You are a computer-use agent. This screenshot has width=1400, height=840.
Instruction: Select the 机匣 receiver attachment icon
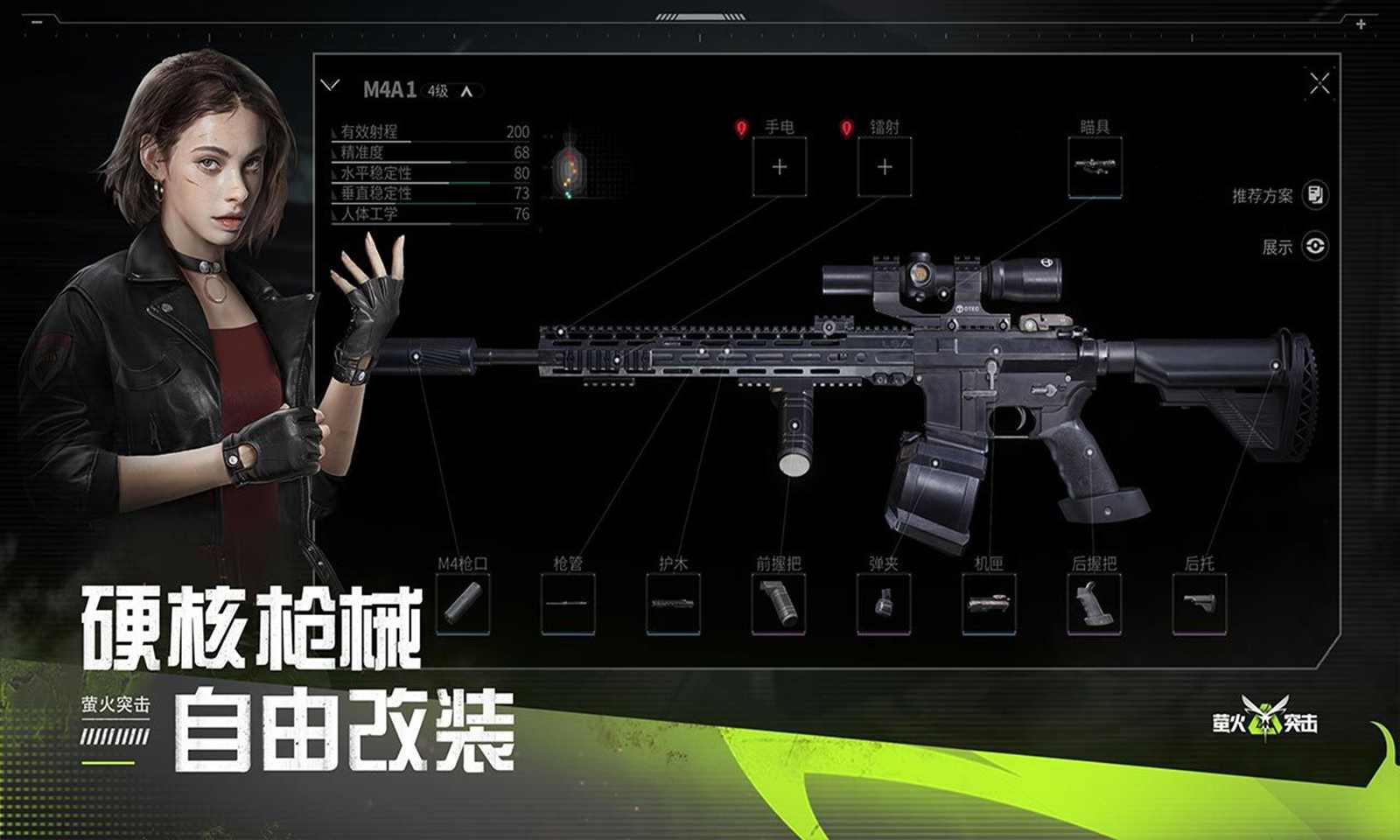[989, 603]
